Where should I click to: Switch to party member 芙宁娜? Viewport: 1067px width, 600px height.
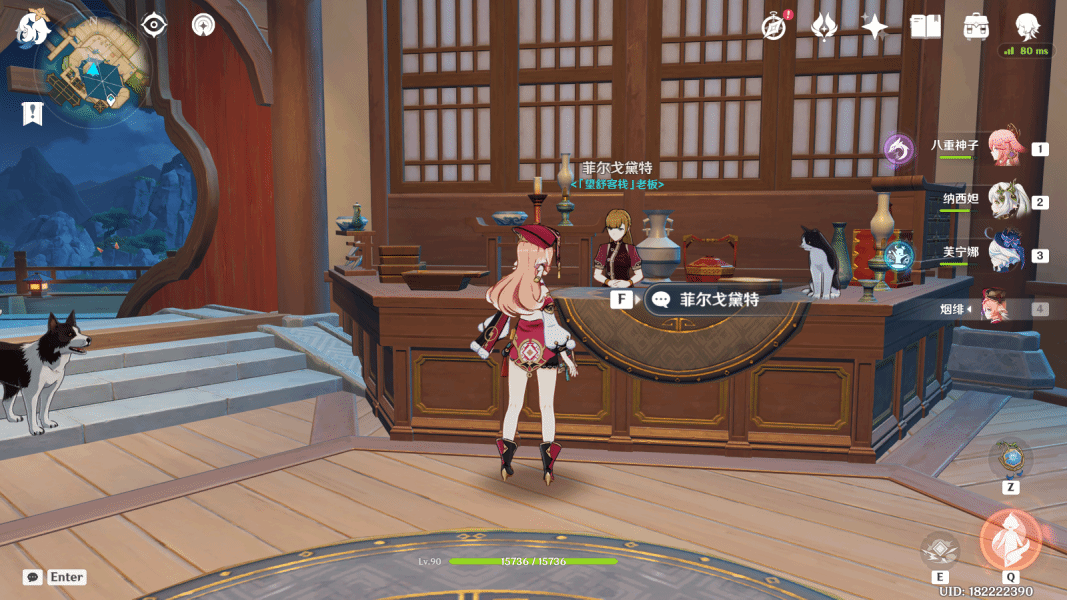click(1004, 254)
